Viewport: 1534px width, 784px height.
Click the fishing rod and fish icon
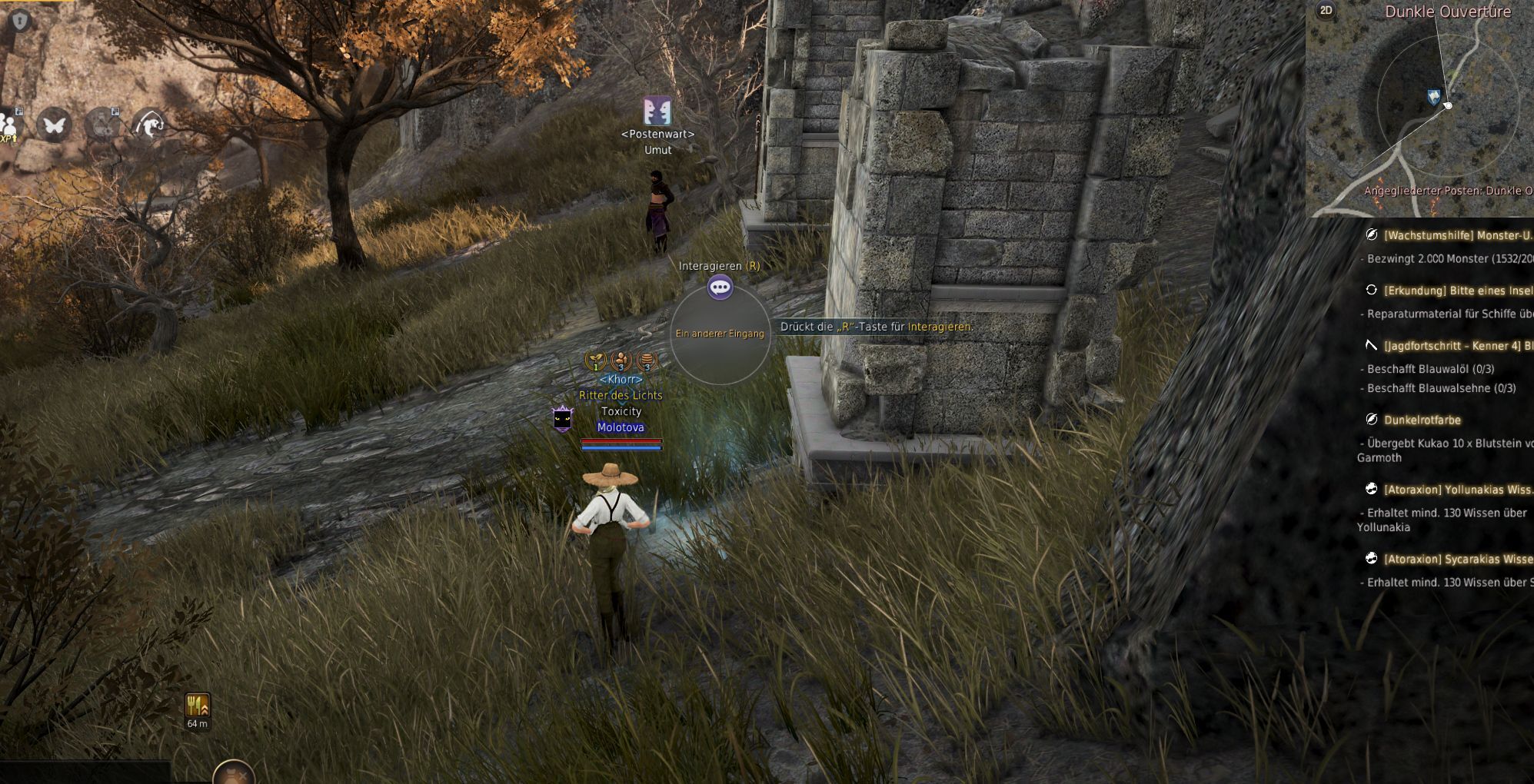pyautogui.click(x=150, y=123)
